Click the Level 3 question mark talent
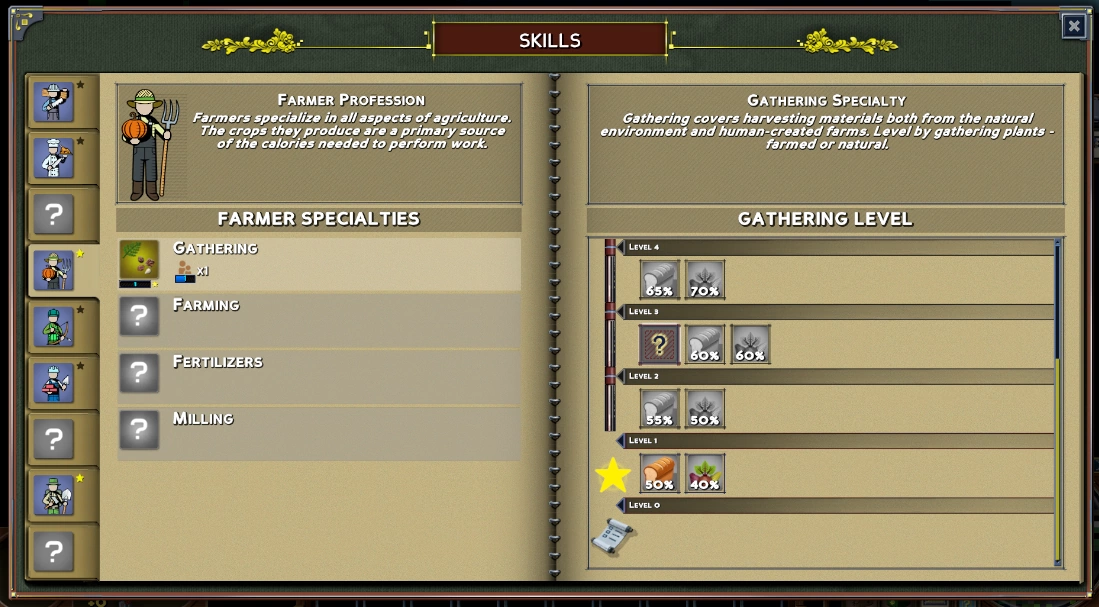This screenshot has width=1099, height=607. [659, 345]
